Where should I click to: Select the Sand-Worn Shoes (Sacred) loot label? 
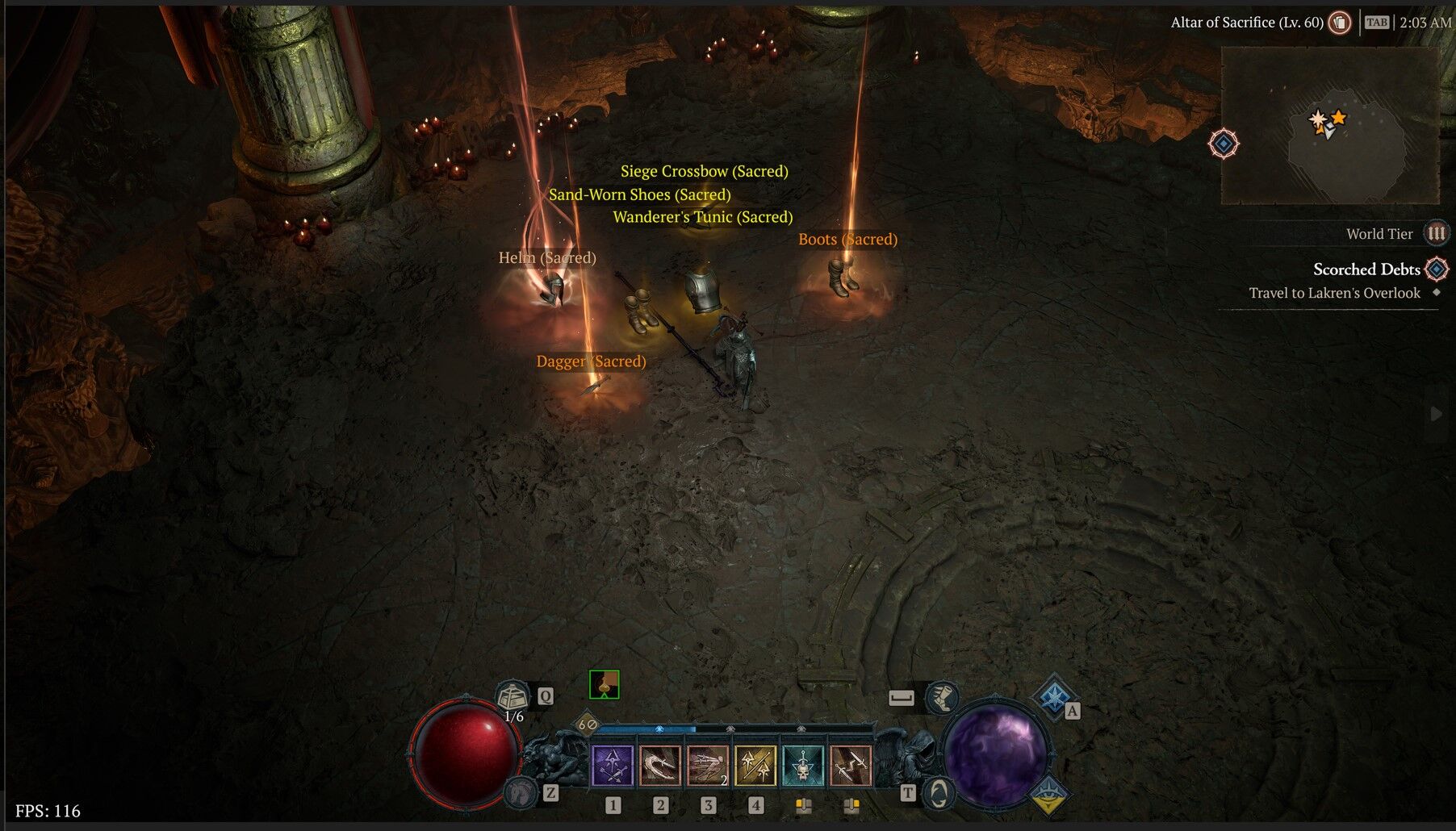click(639, 194)
